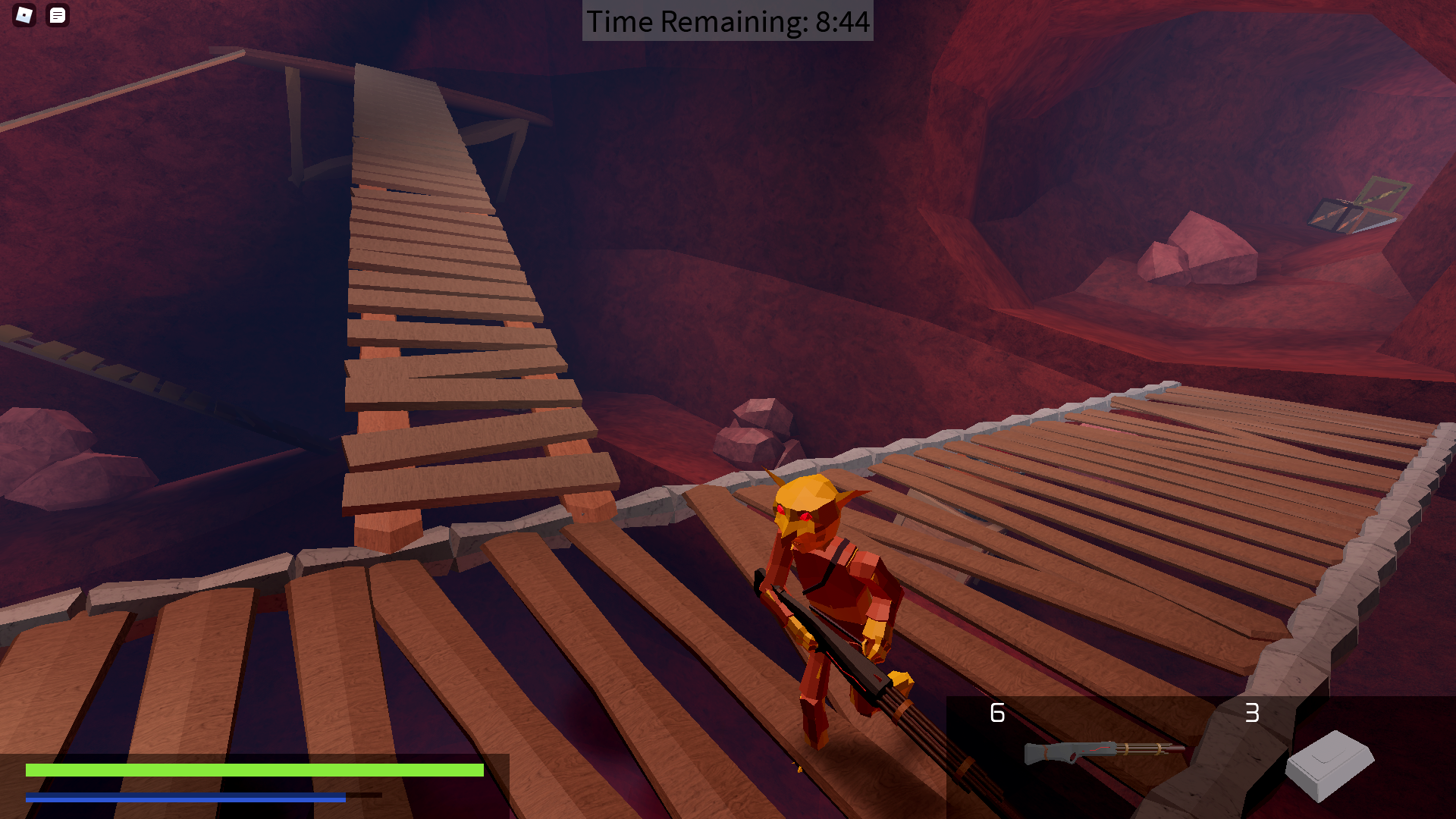Click the ammo count number 6
1456x819 pixels.
[x=996, y=714]
